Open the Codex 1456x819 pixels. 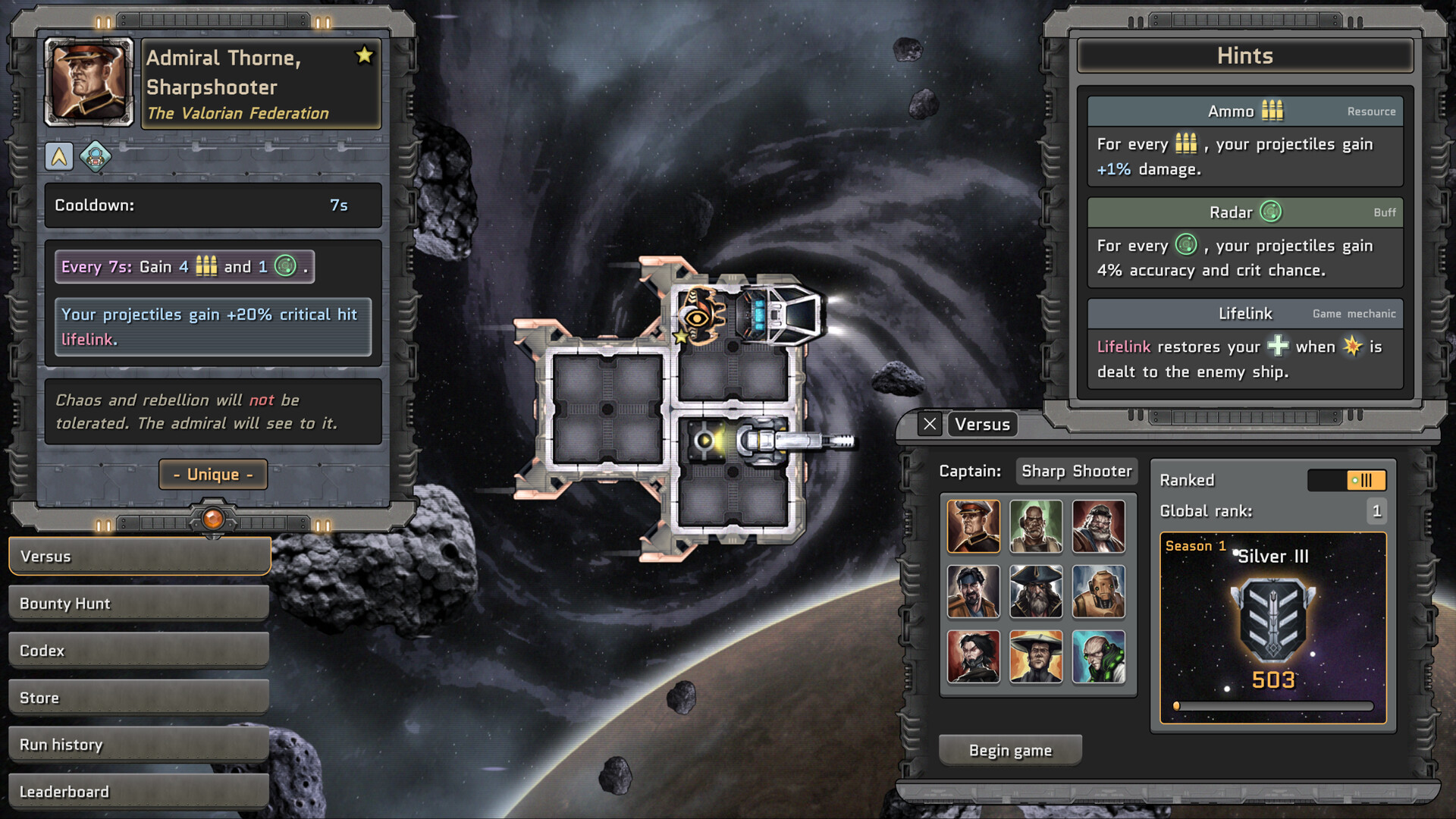140,651
